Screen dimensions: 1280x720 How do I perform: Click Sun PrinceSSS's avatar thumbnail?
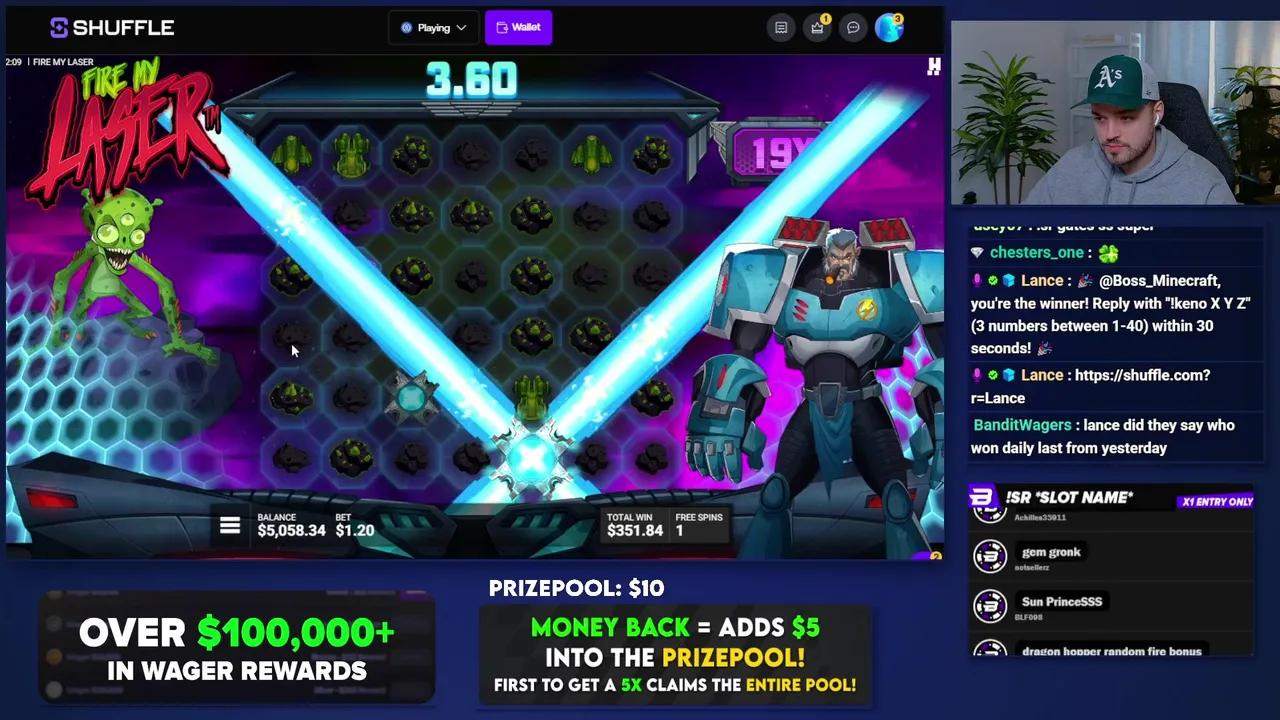pos(990,606)
